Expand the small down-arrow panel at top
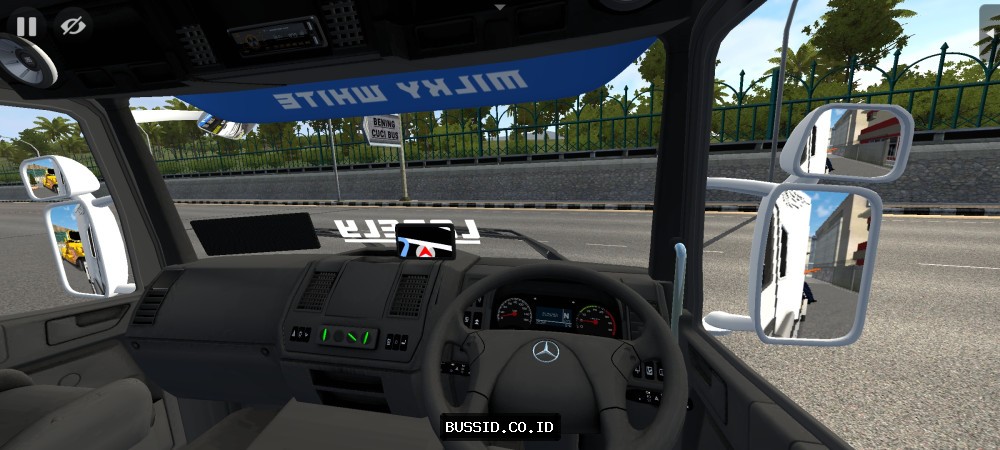The height and width of the screenshot is (450, 1000). 500,6
